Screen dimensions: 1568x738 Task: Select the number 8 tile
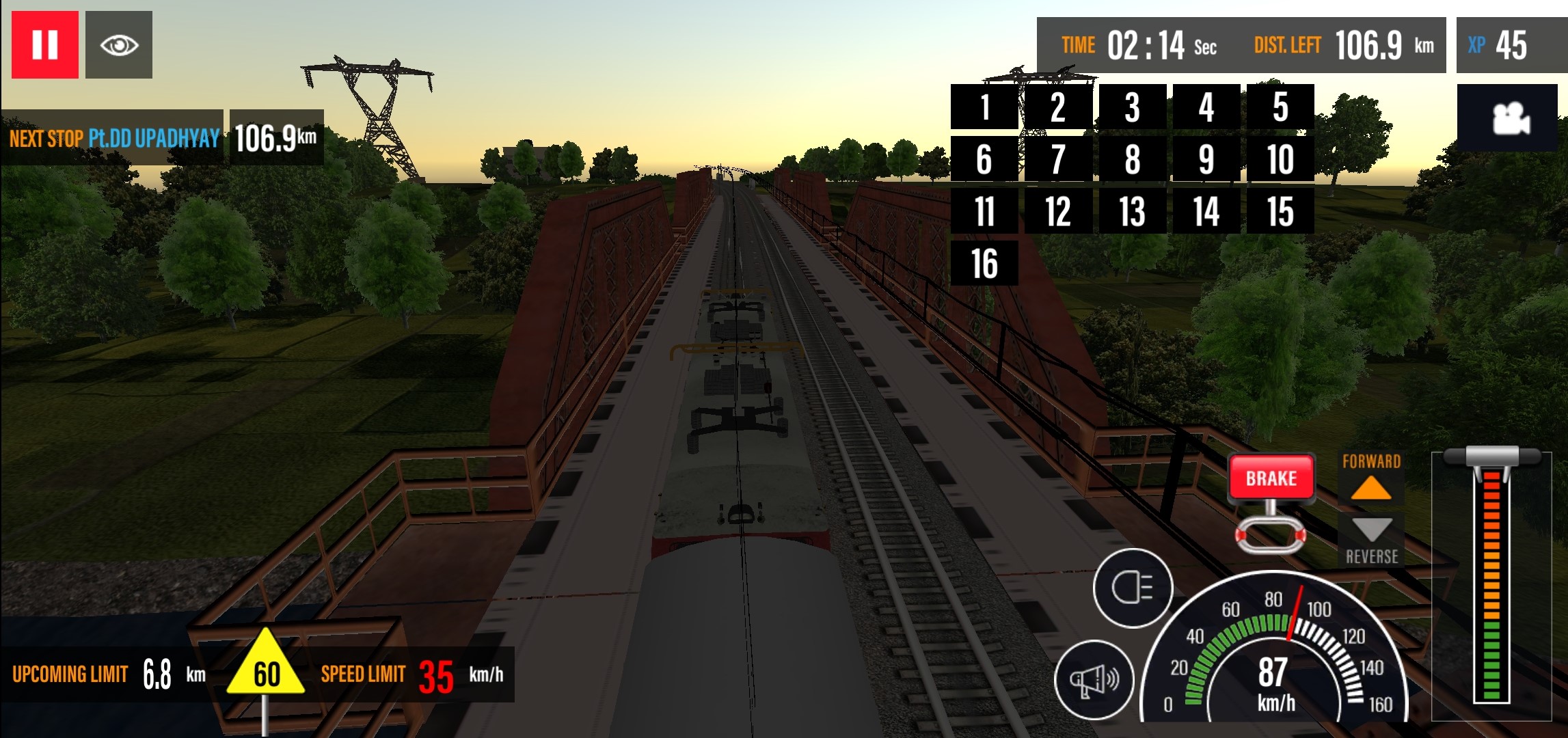click(1132, 159)
